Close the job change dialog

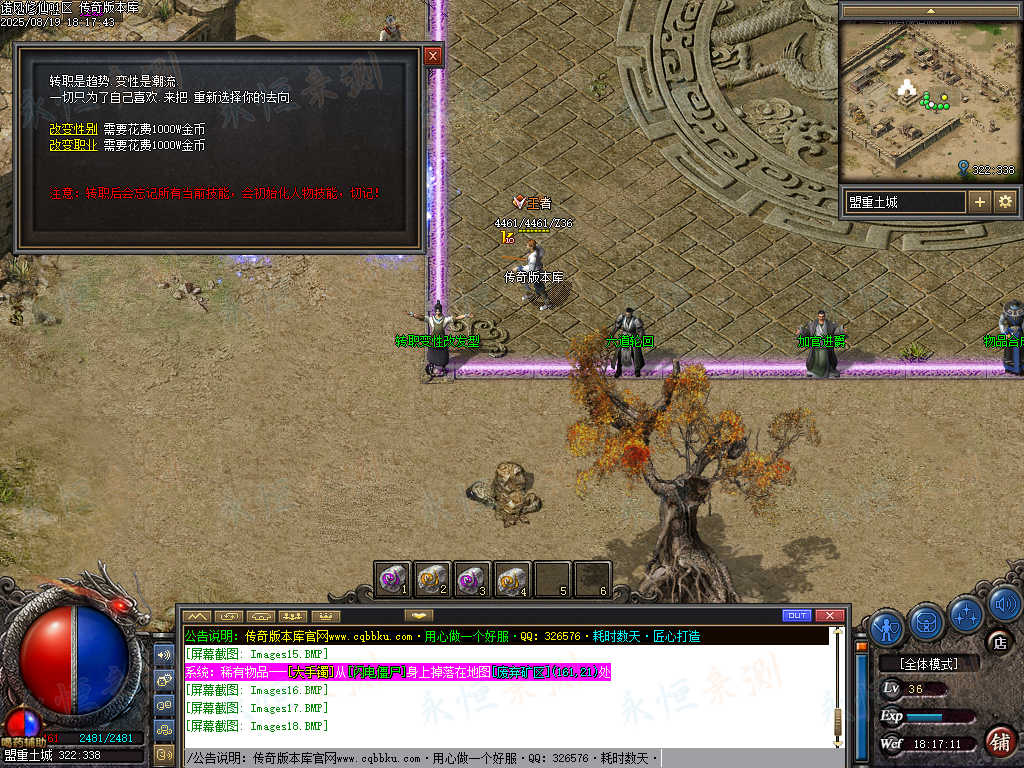click(433, 56)
